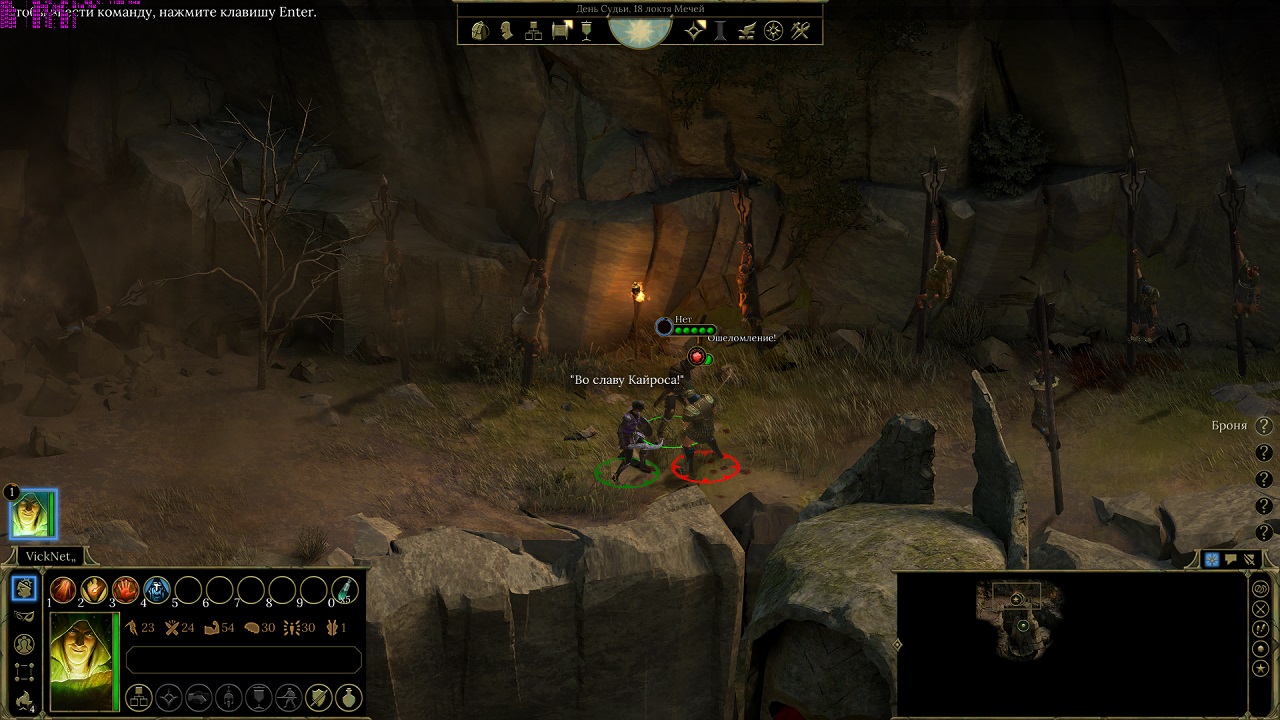Open the black spire pillar icon
The width and height of the screenshot is (1280, 720).
(720, 31)
